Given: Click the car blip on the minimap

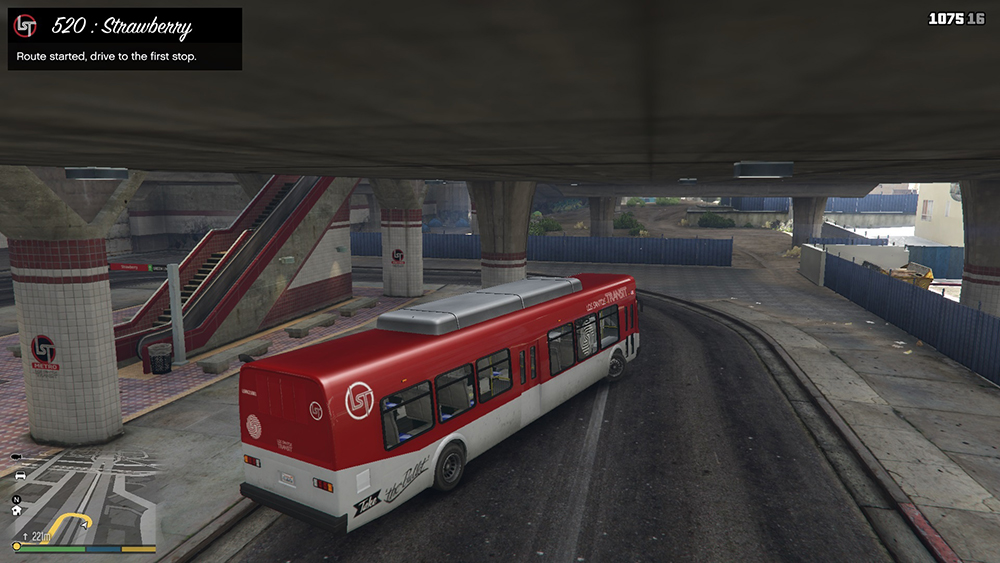Looking at the screenshot, I should point(19,476).
